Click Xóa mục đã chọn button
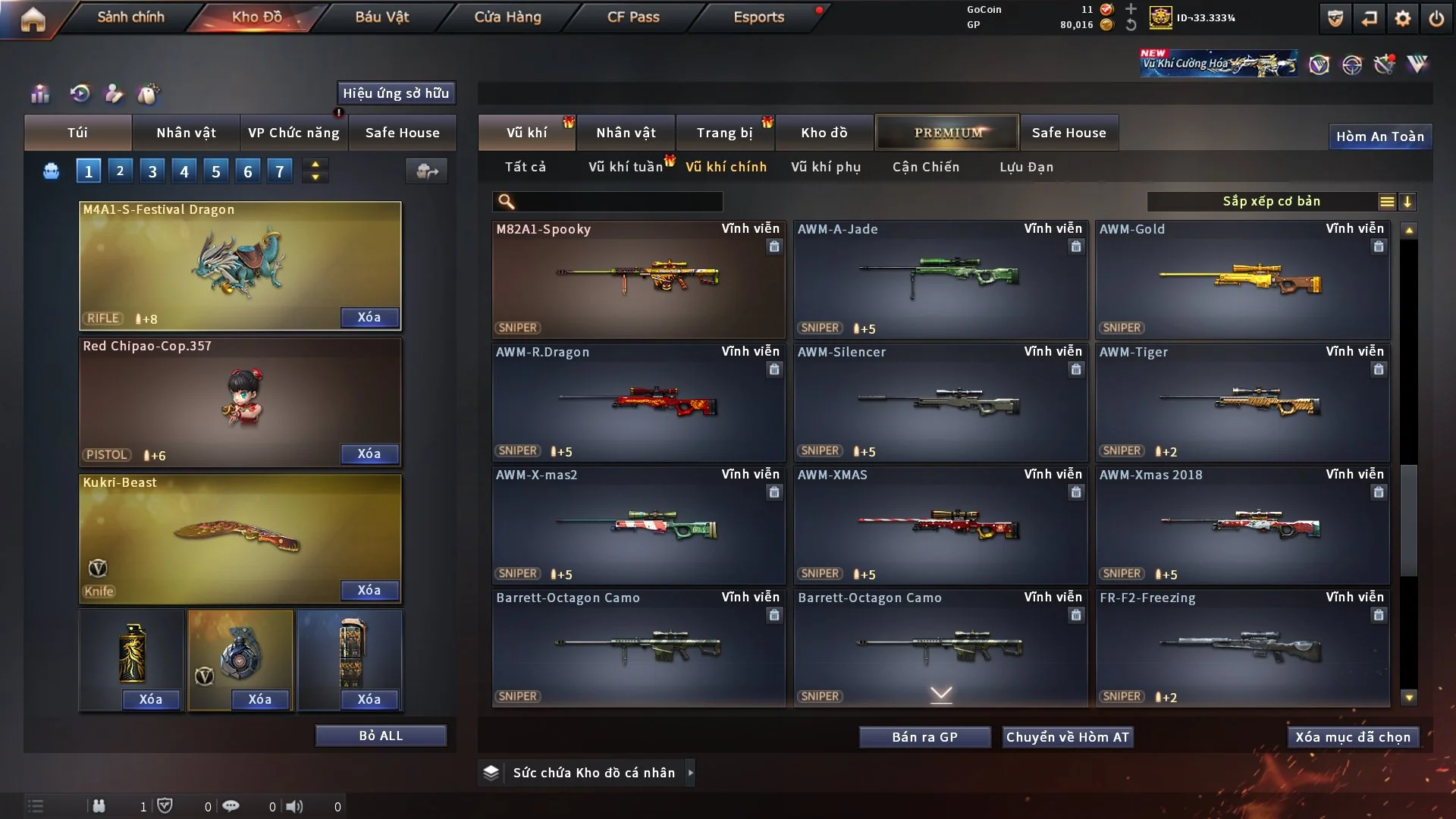 coord(1353,737)
